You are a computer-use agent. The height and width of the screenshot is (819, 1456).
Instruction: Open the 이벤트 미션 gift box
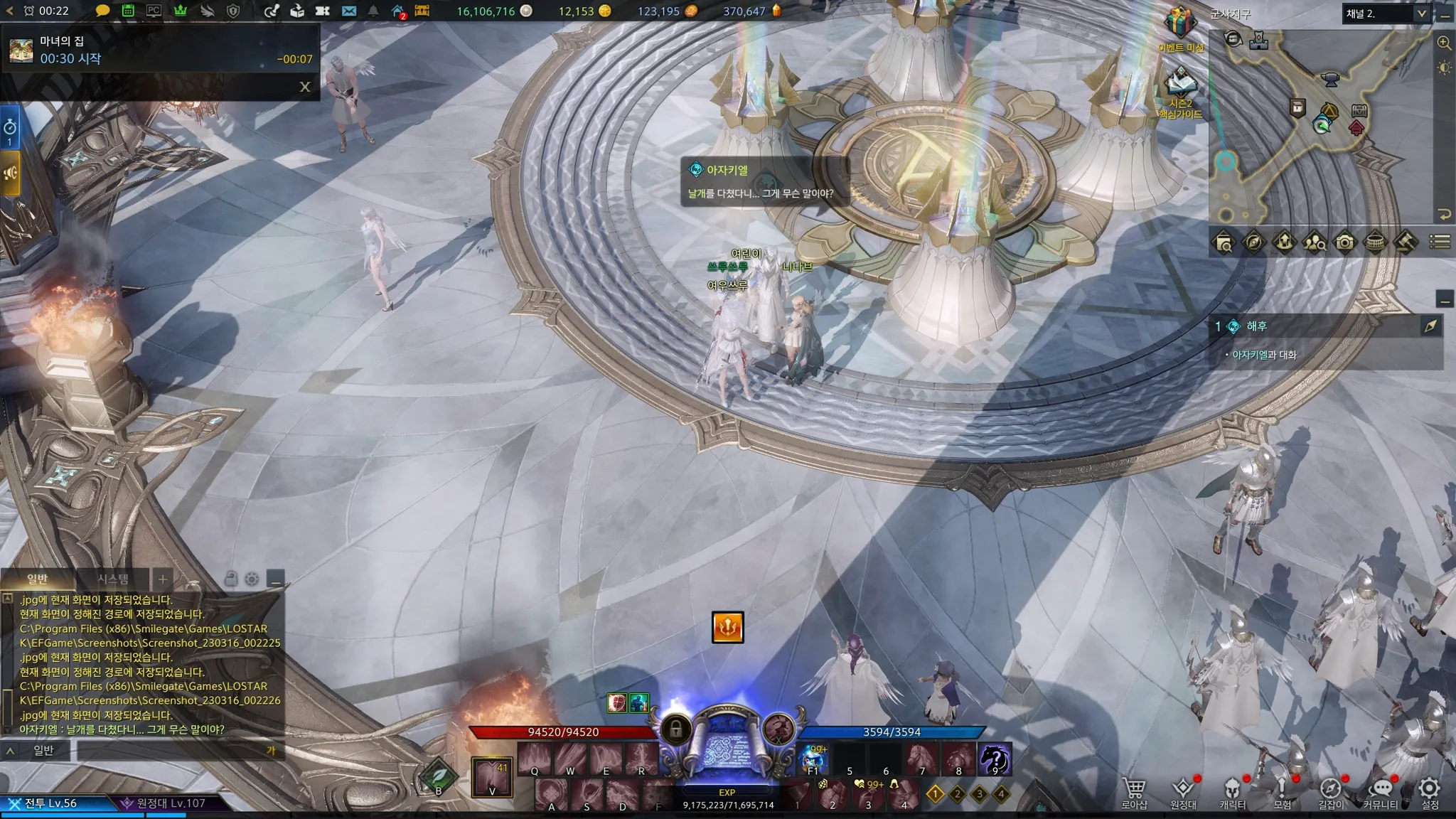(x=1179, y=25)
